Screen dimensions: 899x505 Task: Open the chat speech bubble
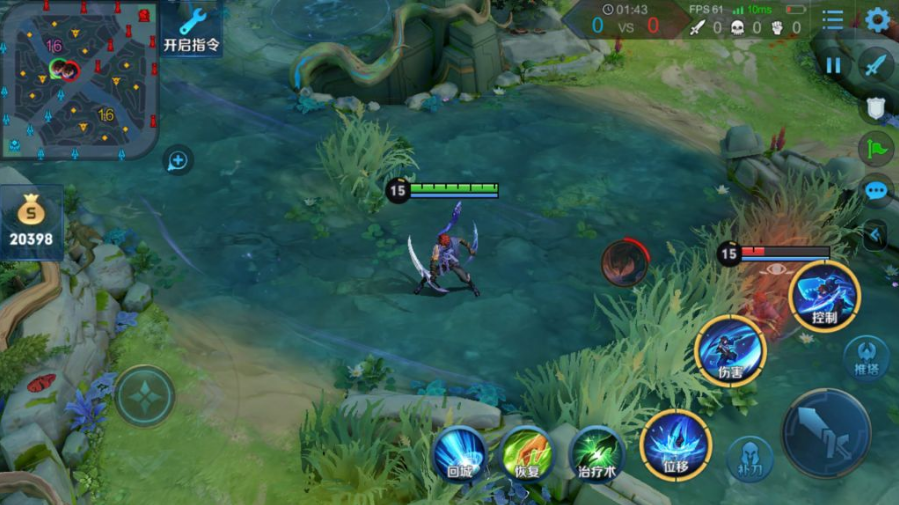click(x=876, y=190)
